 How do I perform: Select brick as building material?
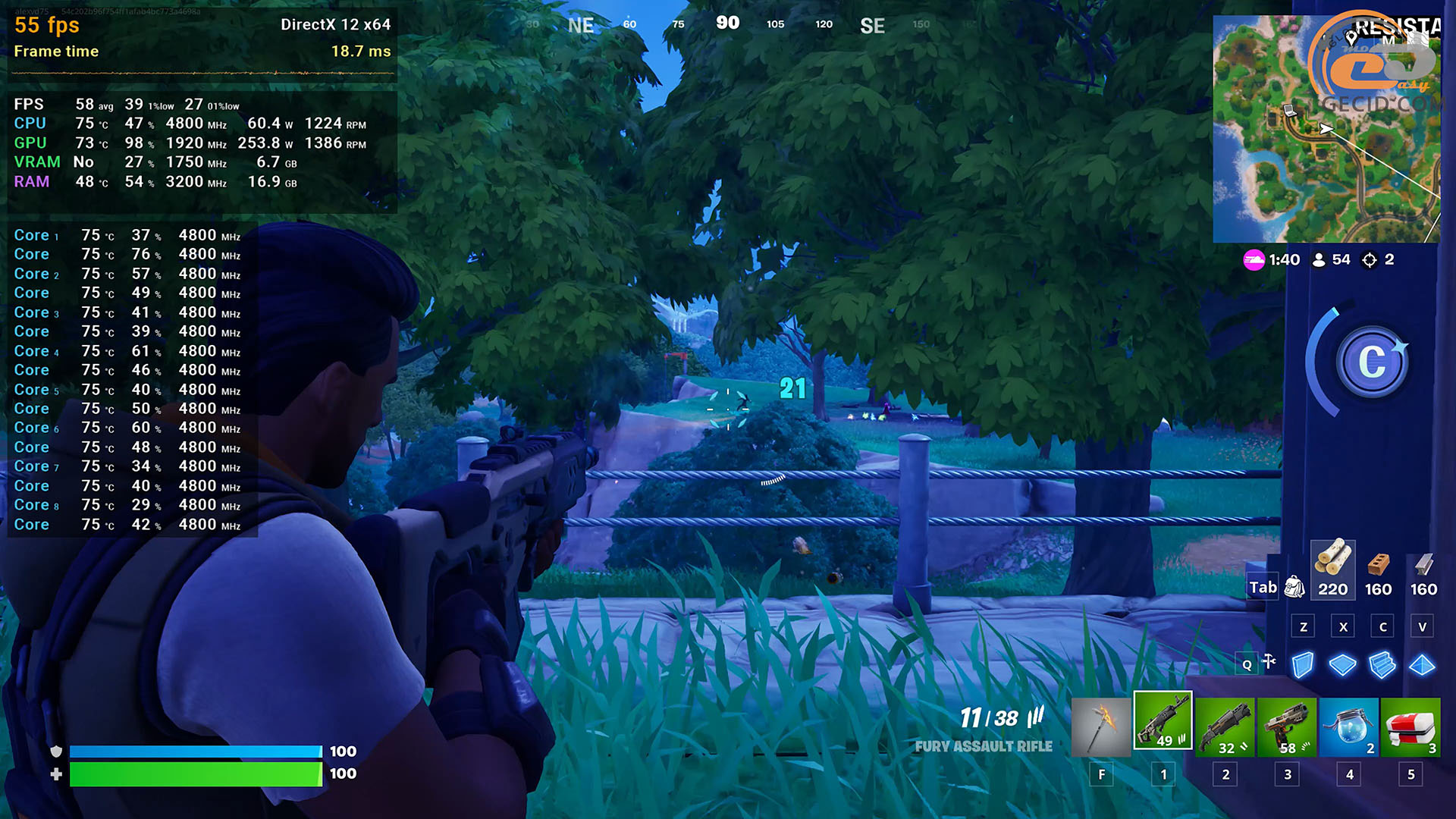(x=1378, y=569)
